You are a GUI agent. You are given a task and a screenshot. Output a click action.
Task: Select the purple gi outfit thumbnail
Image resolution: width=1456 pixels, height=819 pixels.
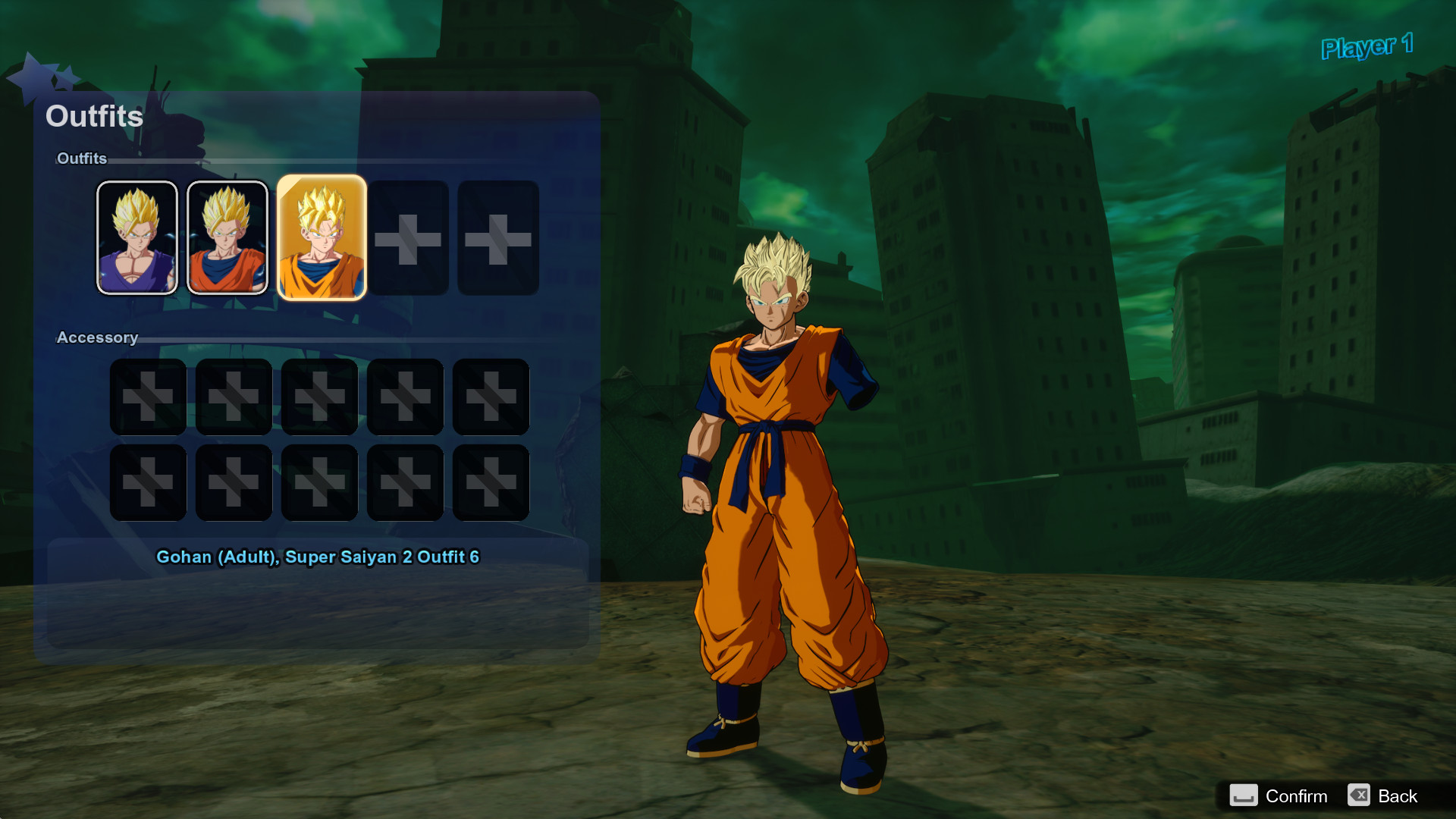coord(137,237)
